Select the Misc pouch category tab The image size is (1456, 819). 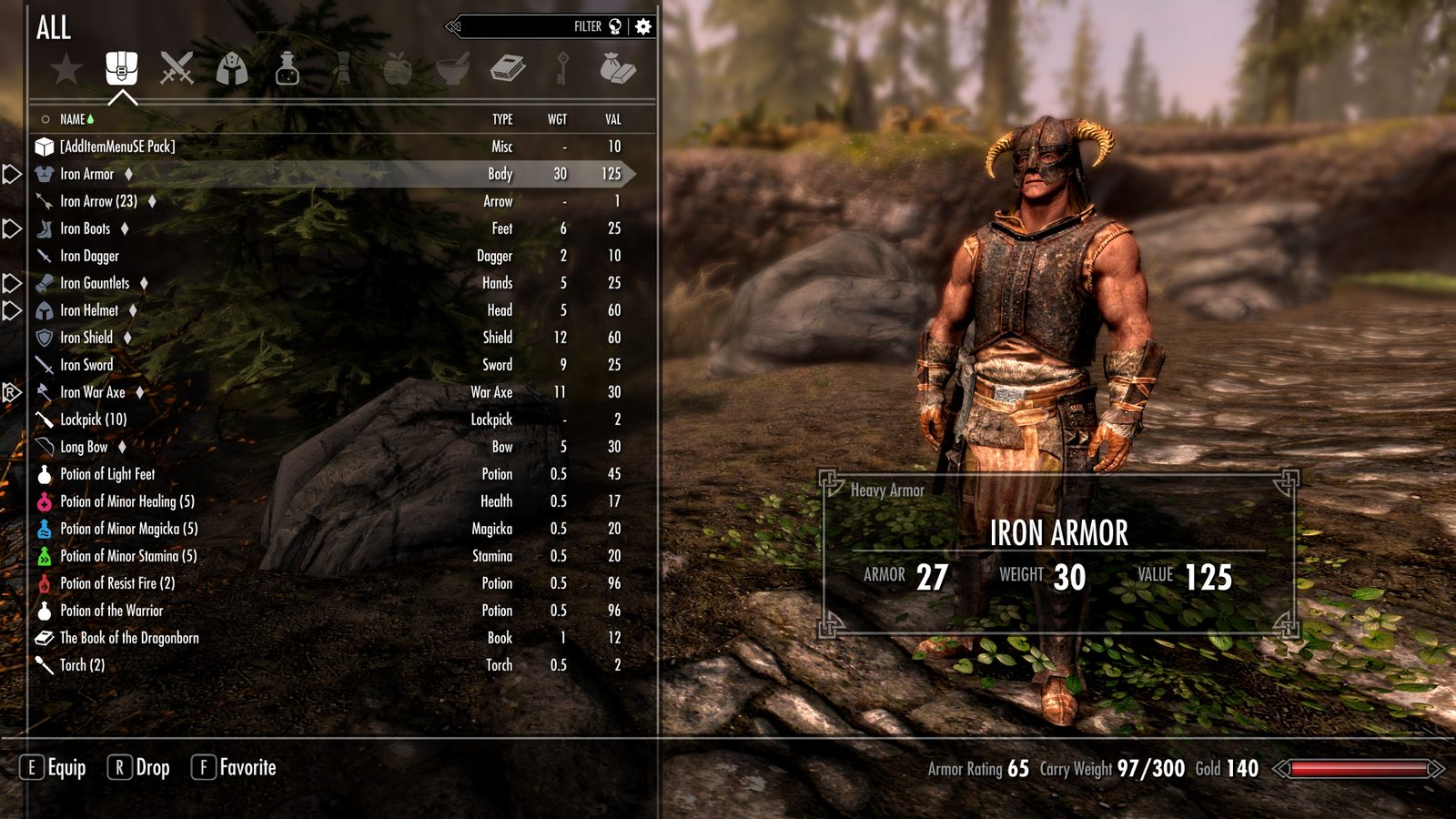pos(617,68)
